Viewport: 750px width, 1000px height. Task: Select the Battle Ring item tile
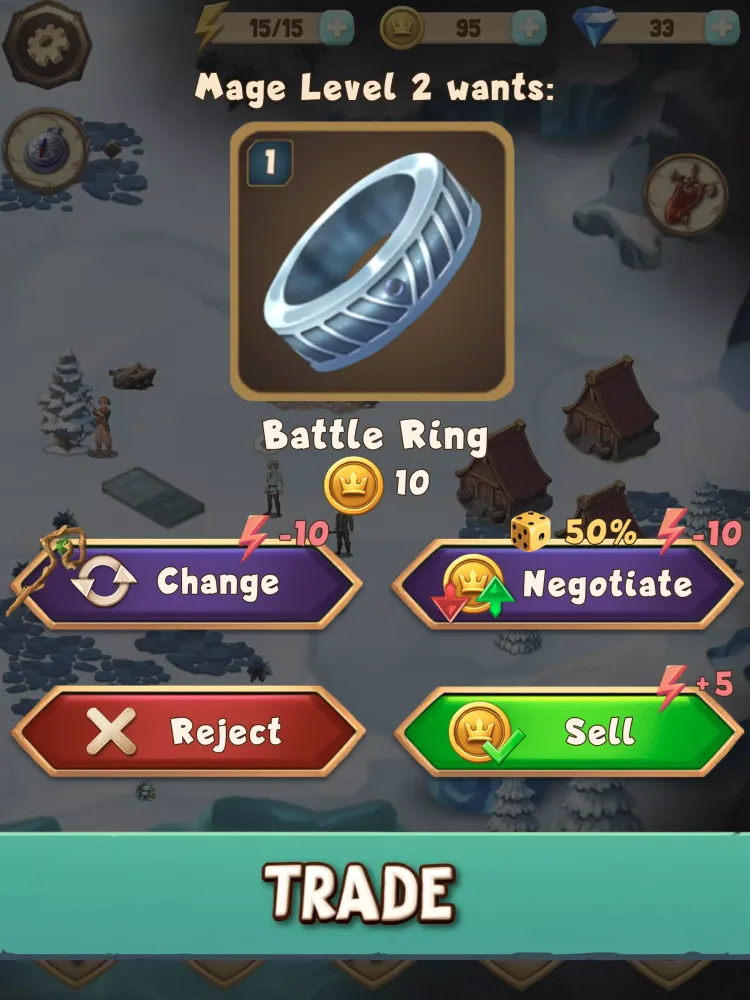372,262
